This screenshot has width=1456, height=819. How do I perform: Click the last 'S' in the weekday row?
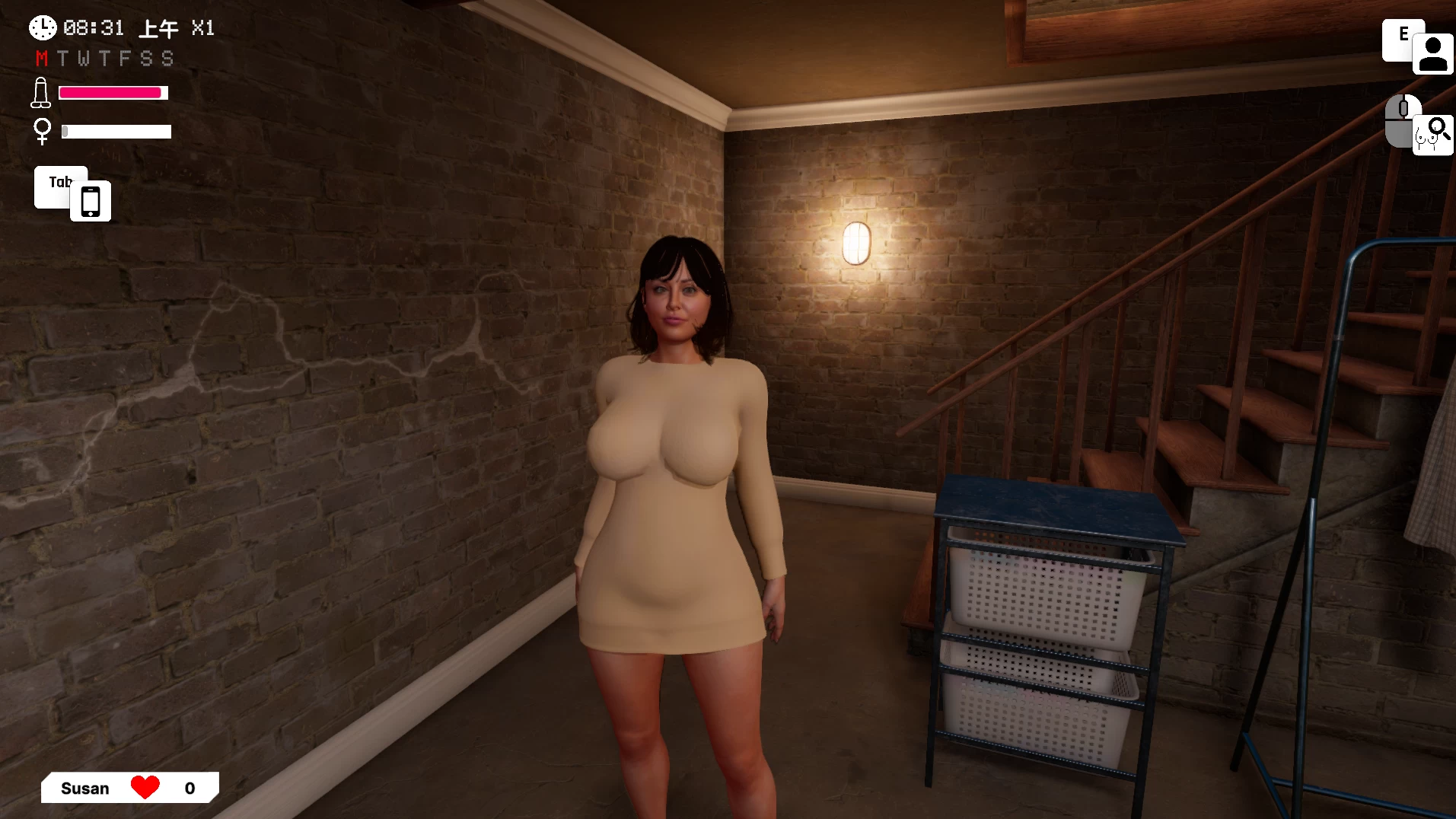pyautogui.click(x=166, y=57)
